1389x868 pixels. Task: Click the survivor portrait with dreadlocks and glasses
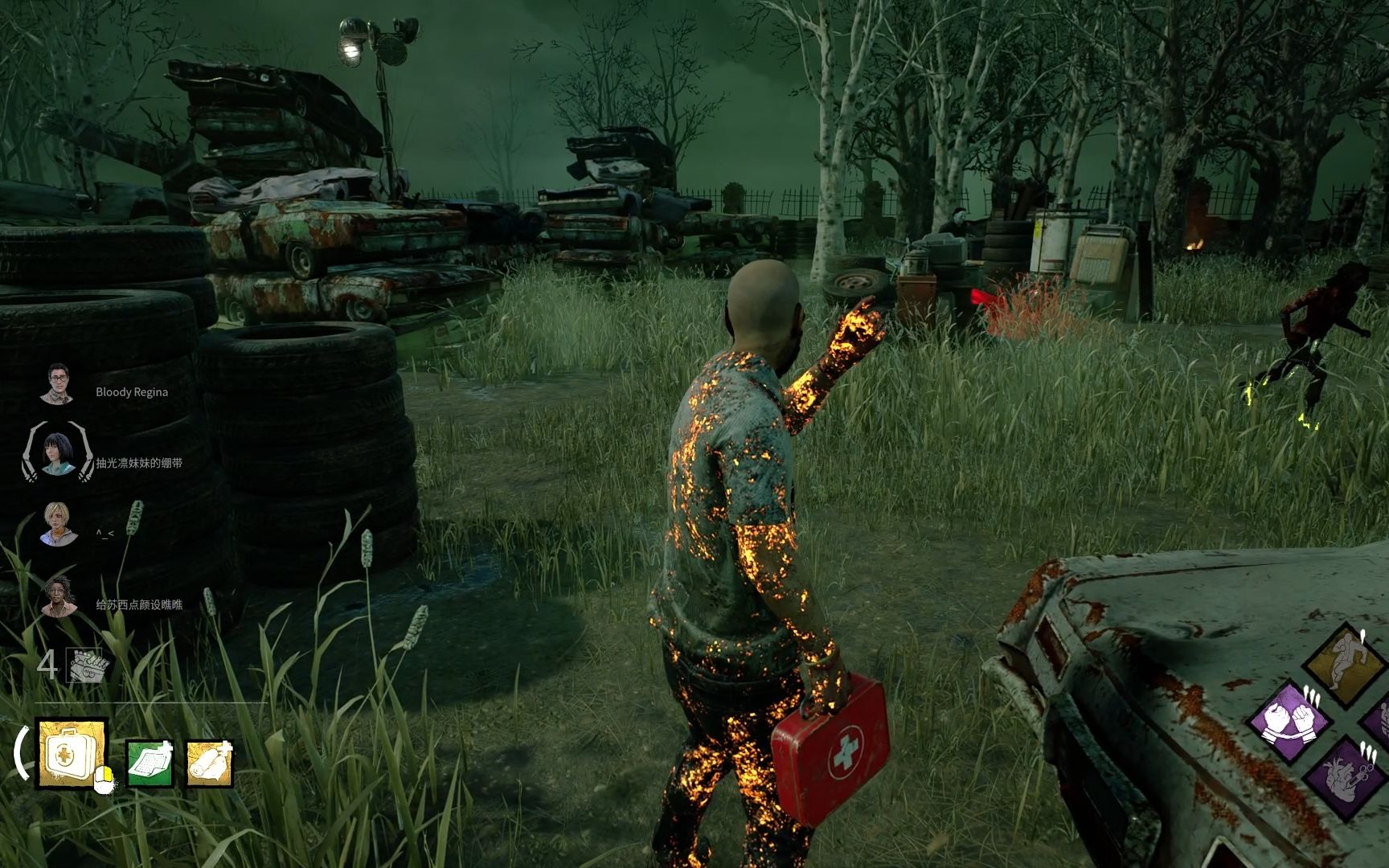[x=59, y=596]
